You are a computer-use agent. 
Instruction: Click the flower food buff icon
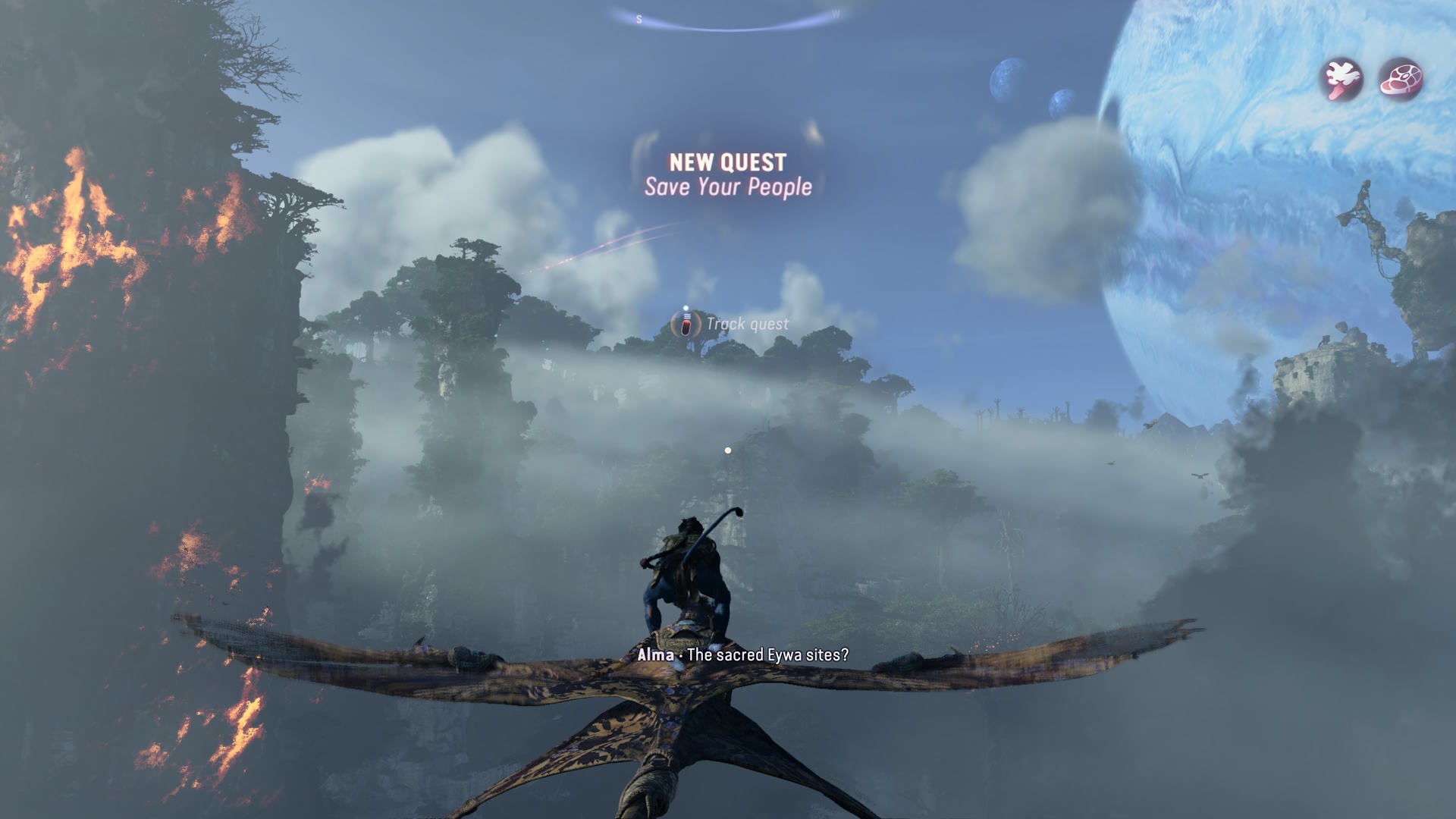(x=1341, y=79)
